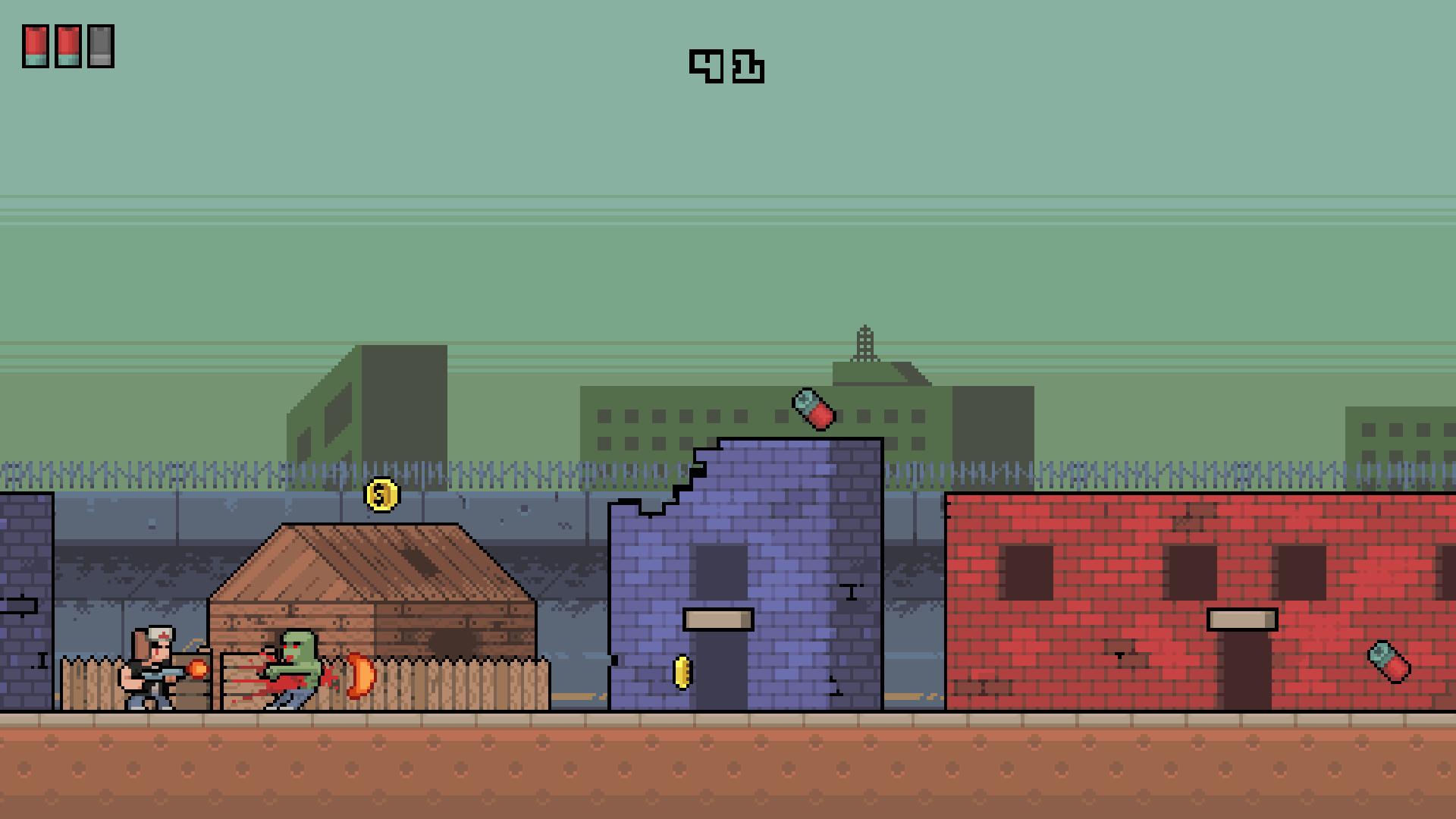
Task: Click the tan window ledge on the purple building
Action: coord(717,617)
